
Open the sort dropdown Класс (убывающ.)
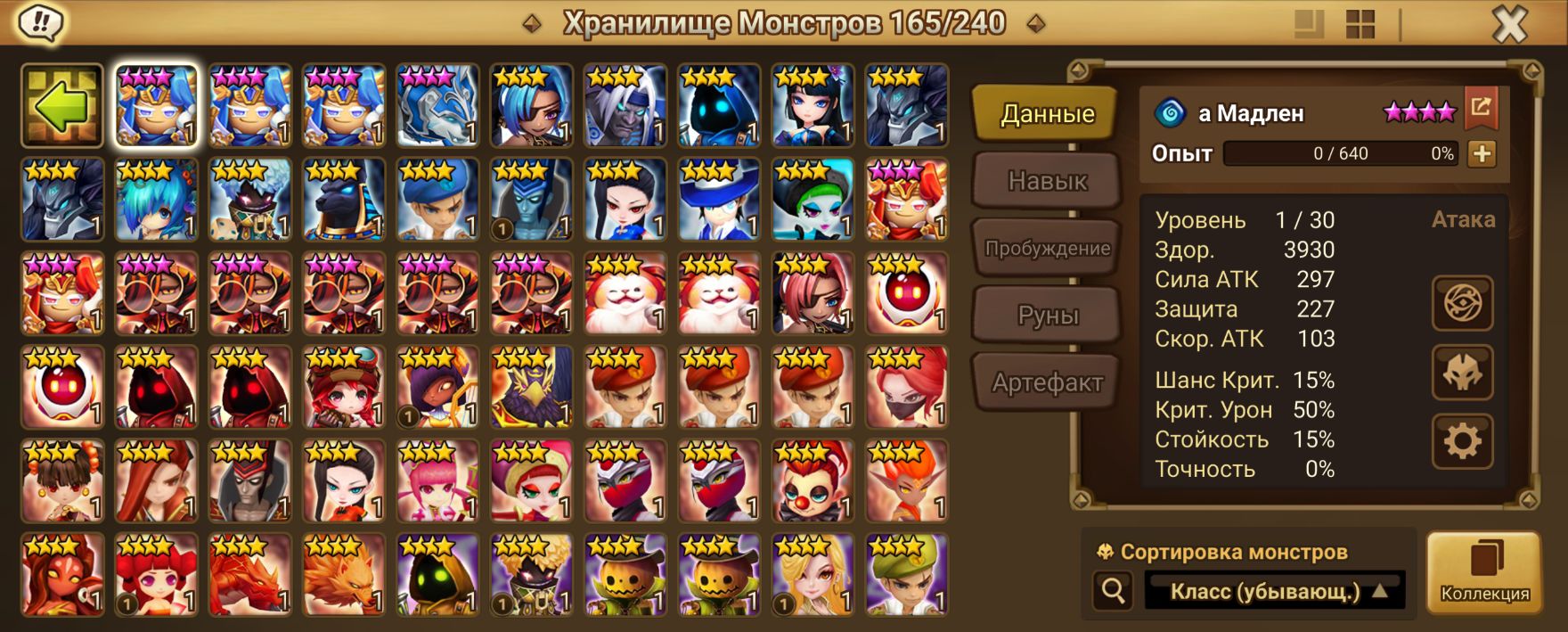coord(1274,591)
